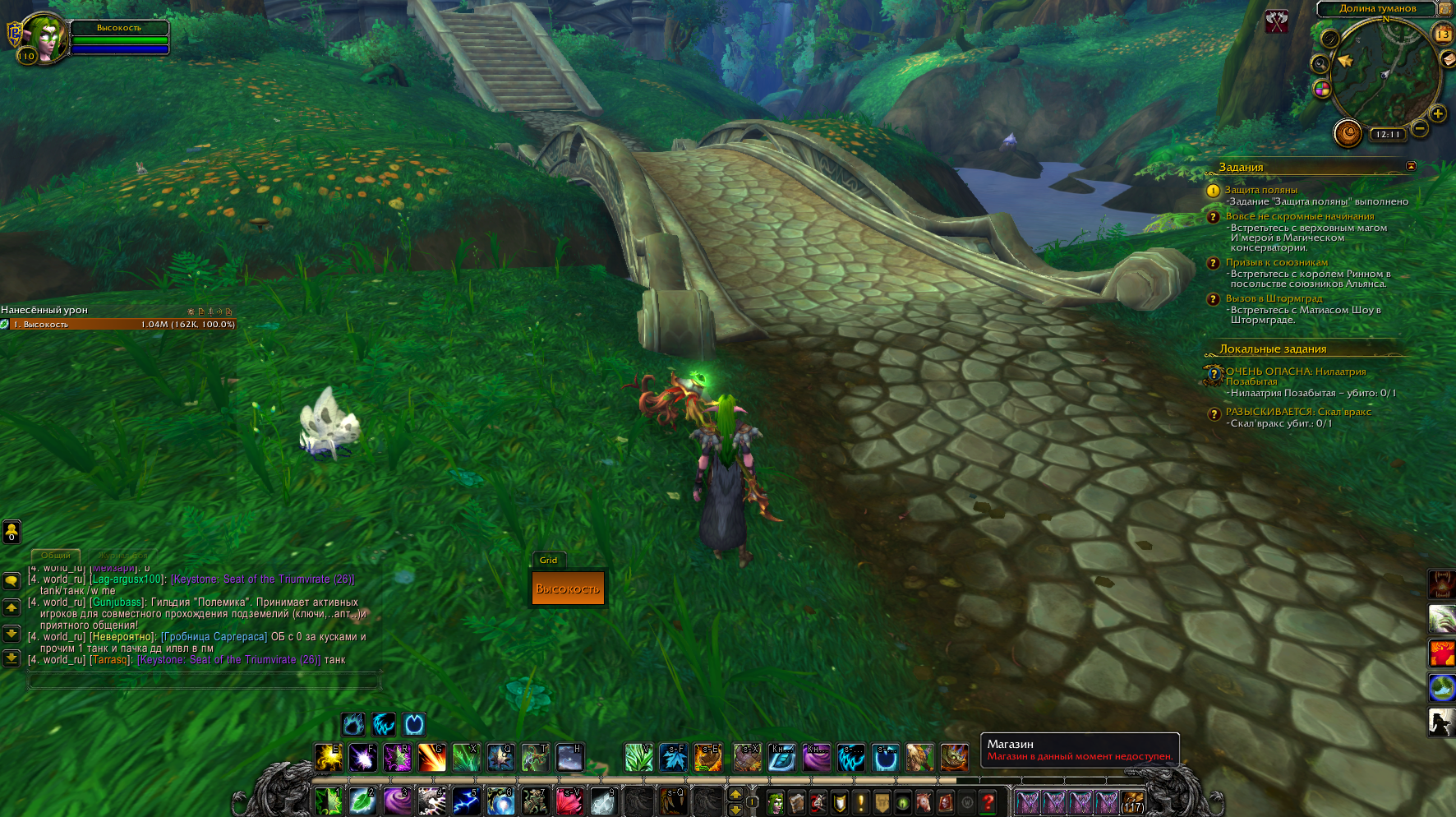The width and height of the screenshot is (1456, 817).
Task: Activate the purple swirl ability in slot 3
Action: [397, 801]
